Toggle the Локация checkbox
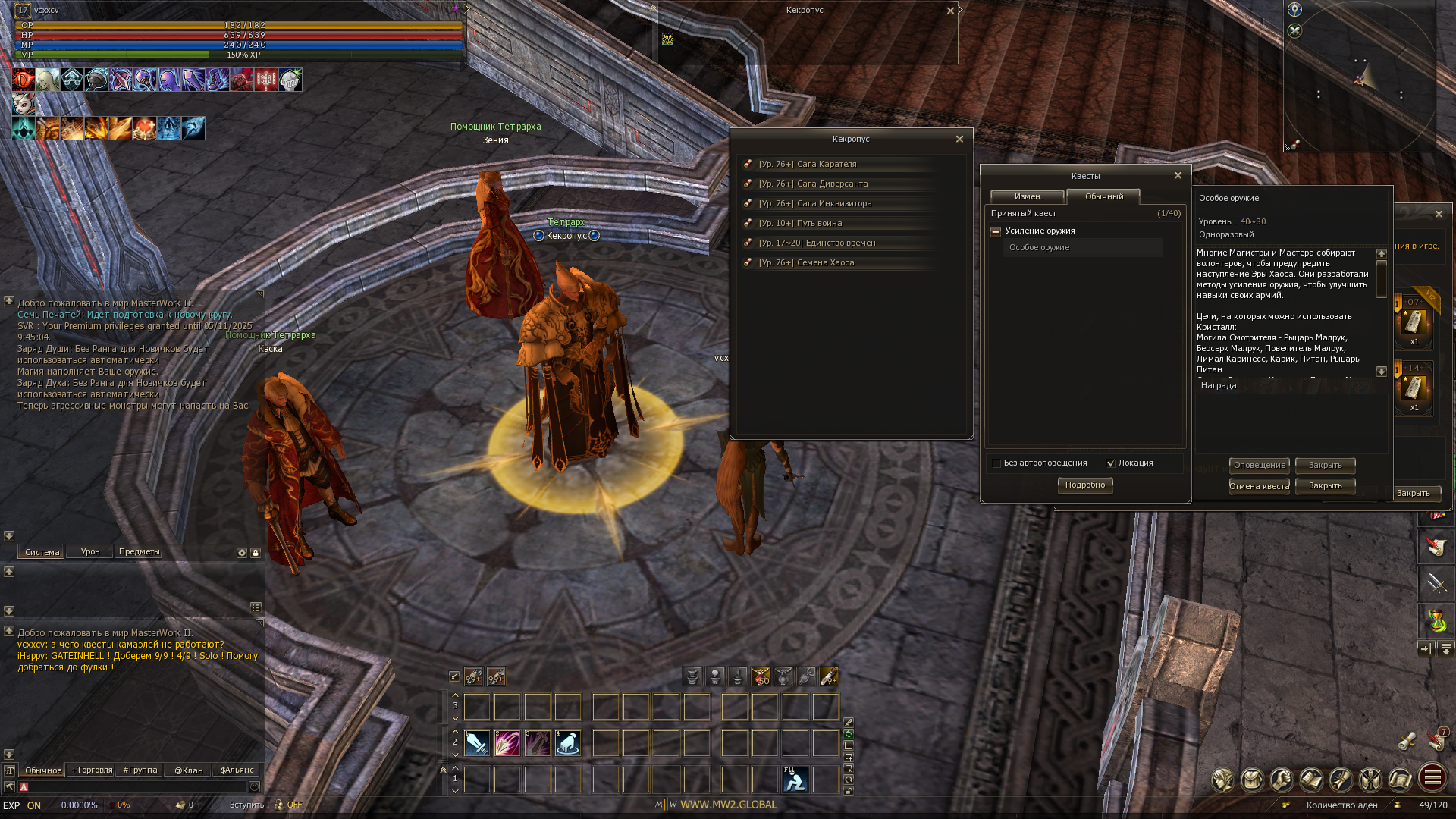 coord(1111,463)
